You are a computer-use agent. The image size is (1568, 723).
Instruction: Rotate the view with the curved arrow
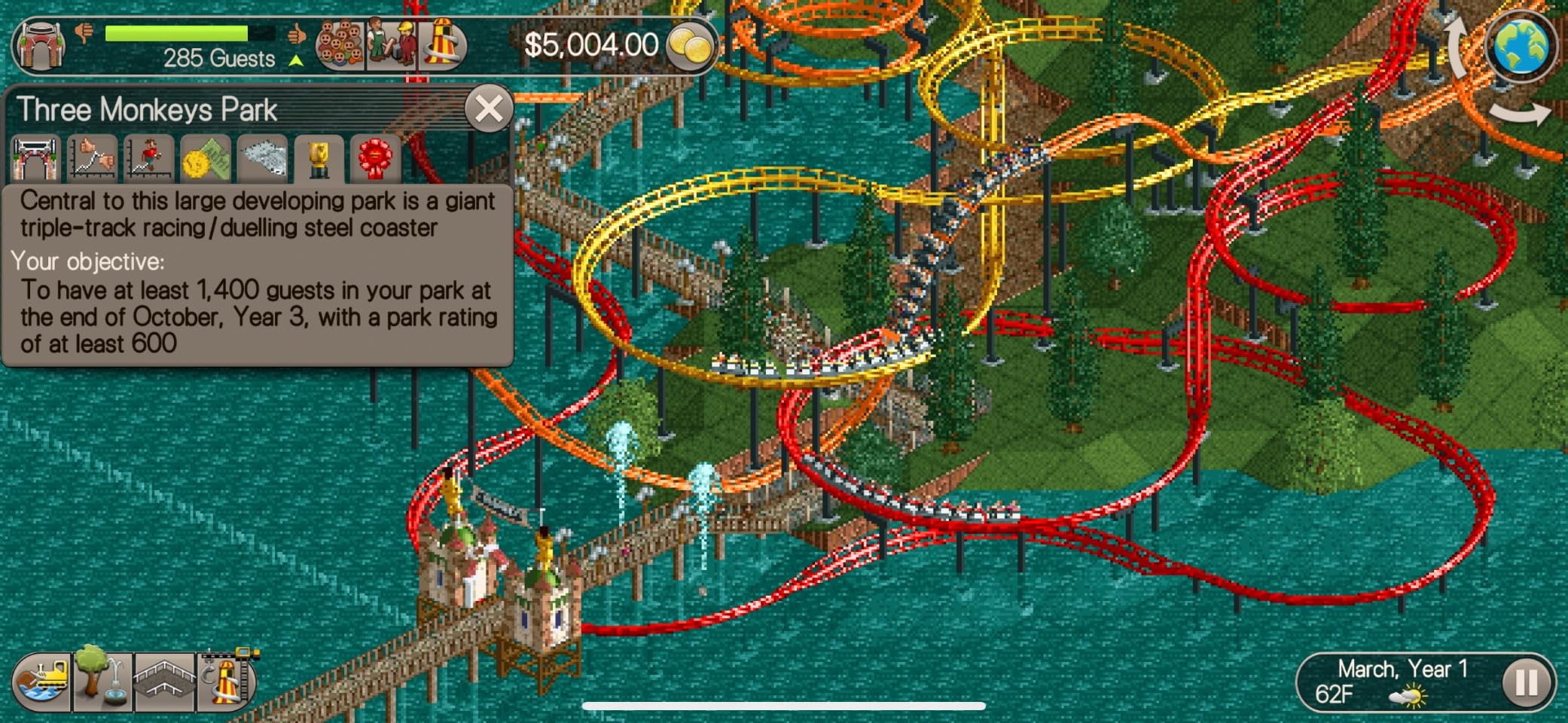pos(1521,113)
